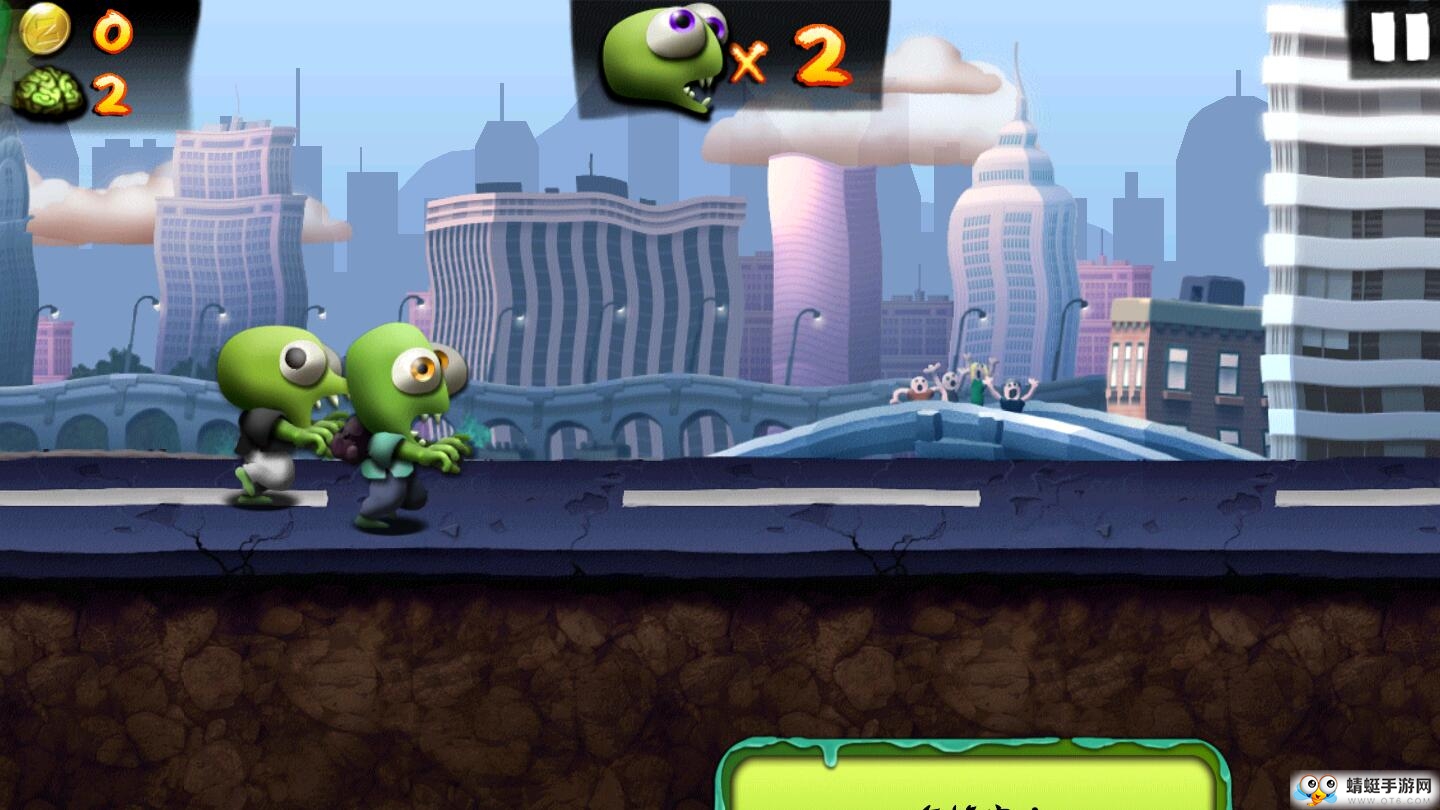Switch to the brain stats row
The image size is (1440, 810).
coord(80,95)
